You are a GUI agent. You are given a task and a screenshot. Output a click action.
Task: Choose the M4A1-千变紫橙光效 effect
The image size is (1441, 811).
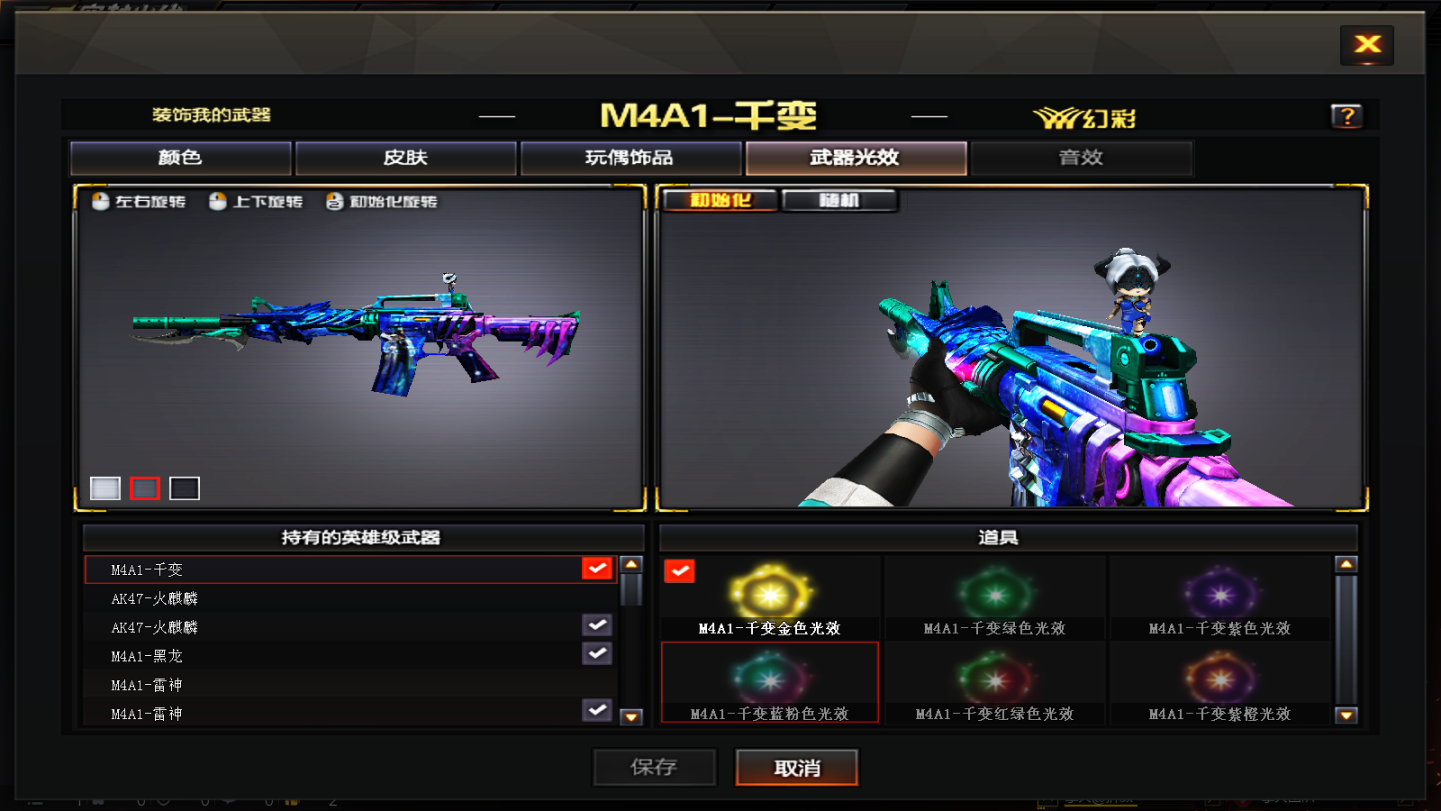coord(1219,682)
